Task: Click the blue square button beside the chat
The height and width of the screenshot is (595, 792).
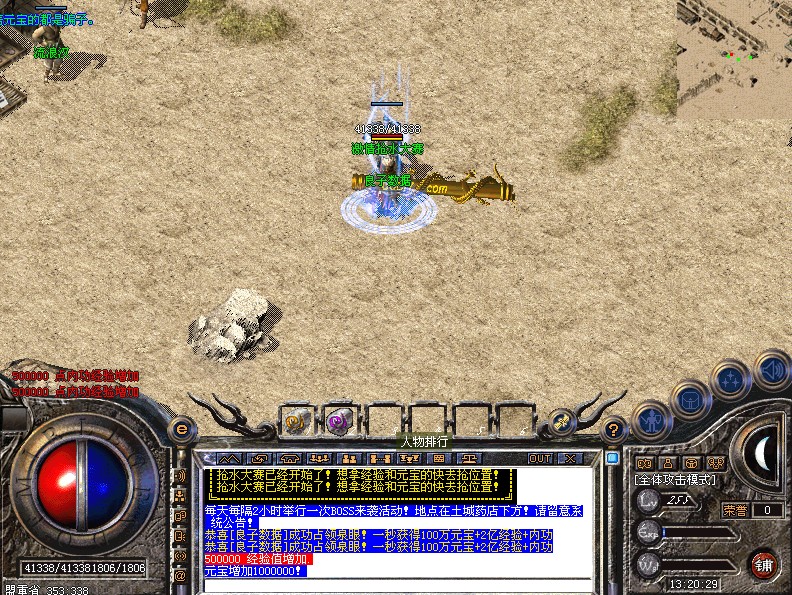Action: point(612,458)
